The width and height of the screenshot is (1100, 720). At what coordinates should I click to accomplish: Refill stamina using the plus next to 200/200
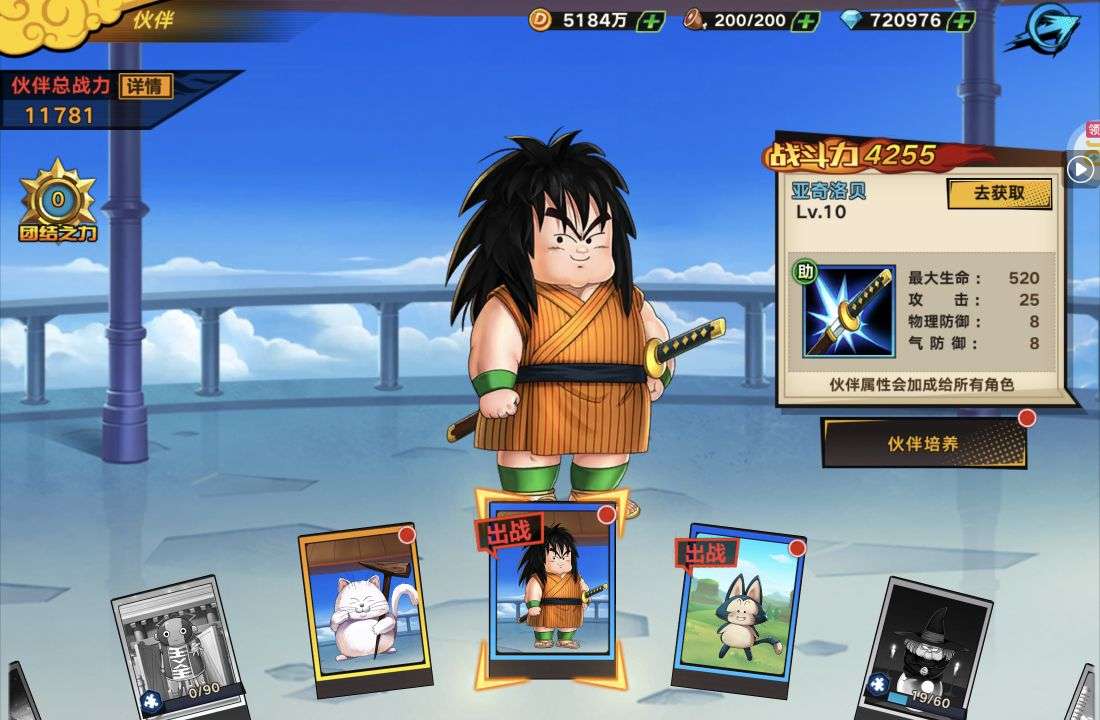(x=805, y=20)
